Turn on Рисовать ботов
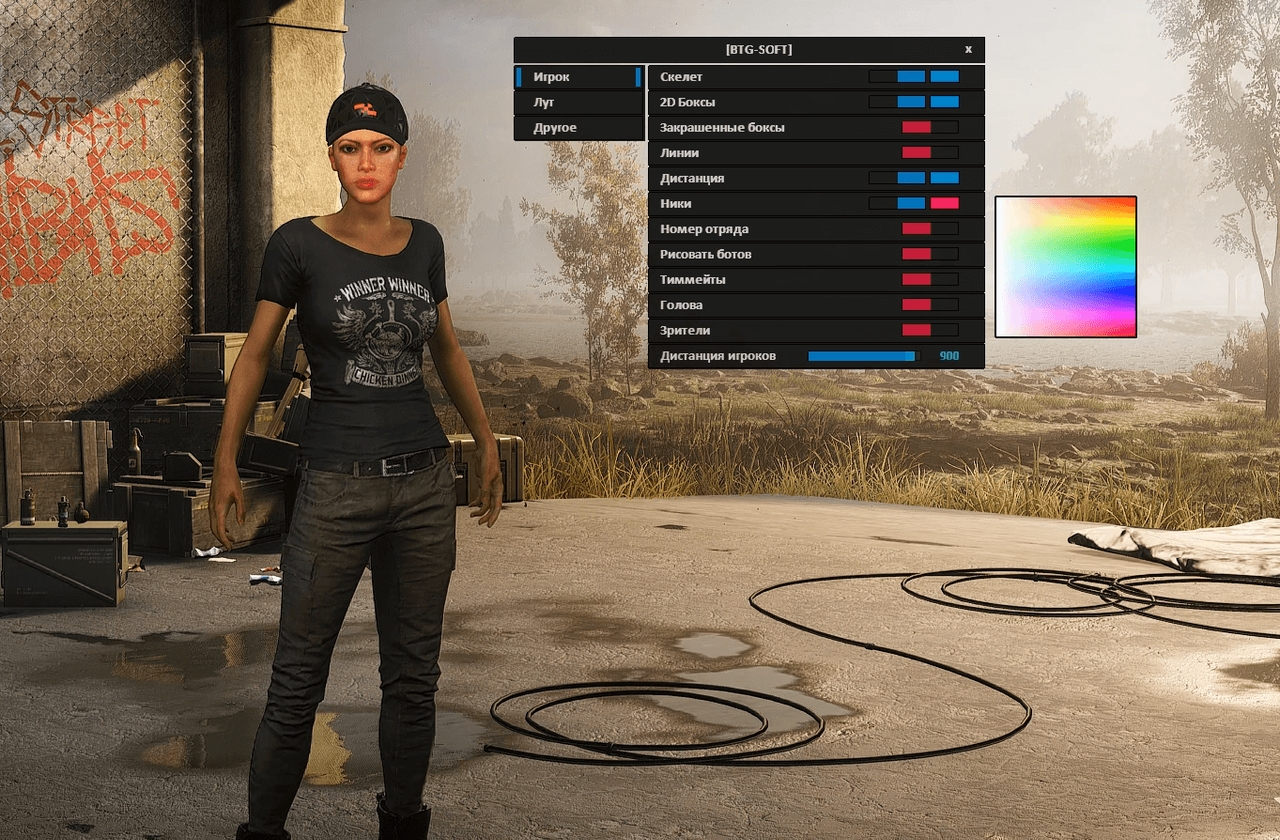The image size is (1280, 840). pos(915,254)
